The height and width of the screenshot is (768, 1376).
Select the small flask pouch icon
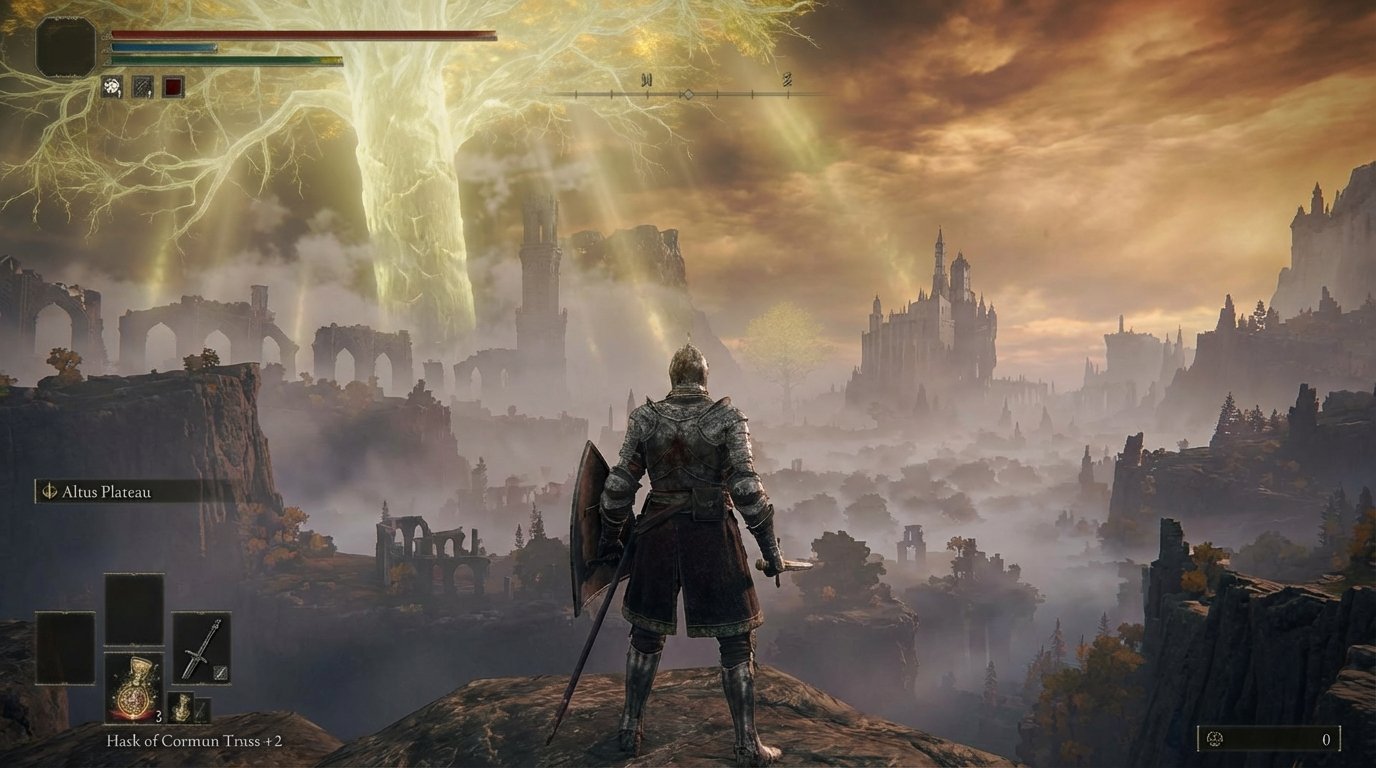click(180, 708)
